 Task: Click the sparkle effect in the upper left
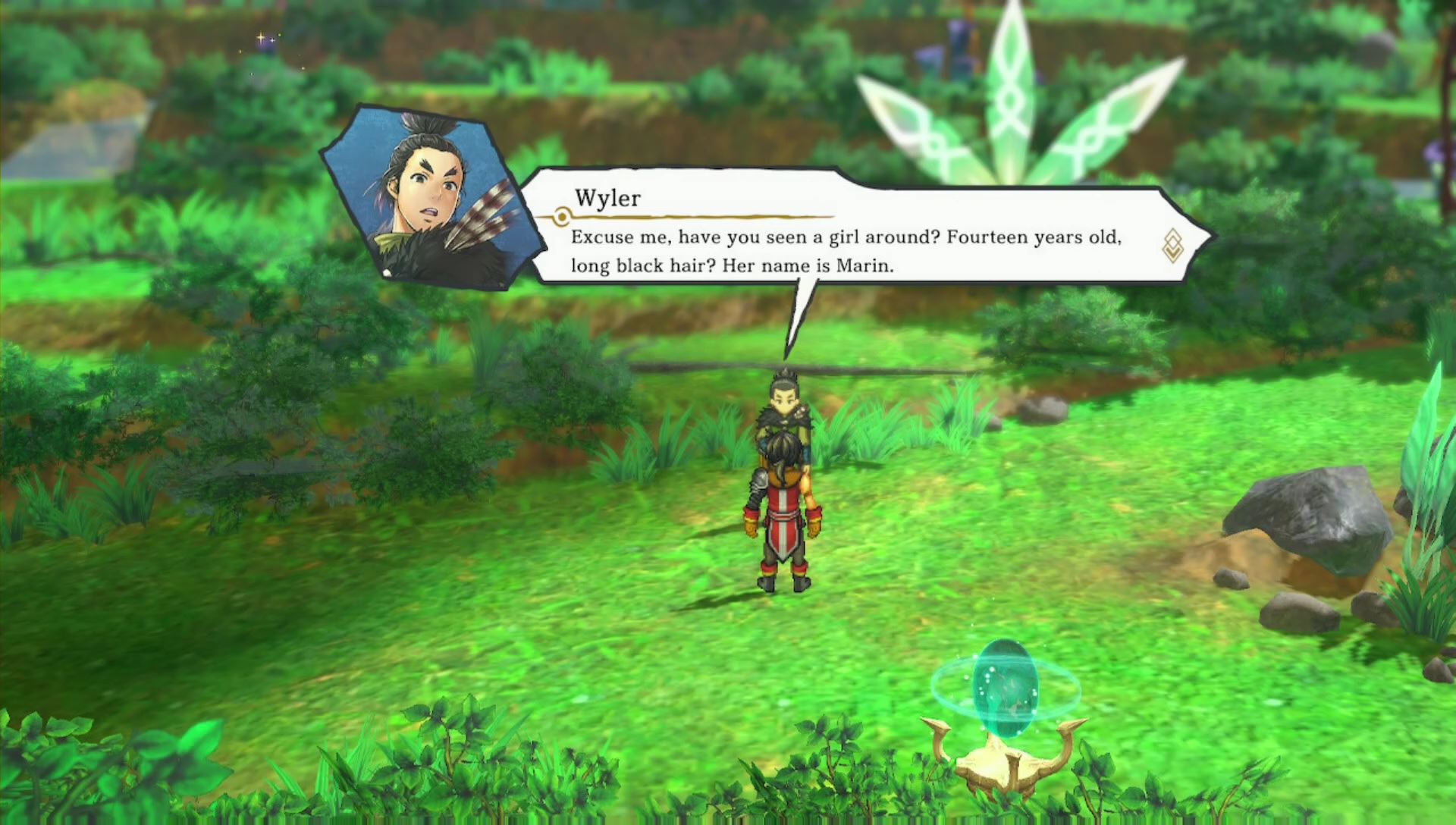262,38
